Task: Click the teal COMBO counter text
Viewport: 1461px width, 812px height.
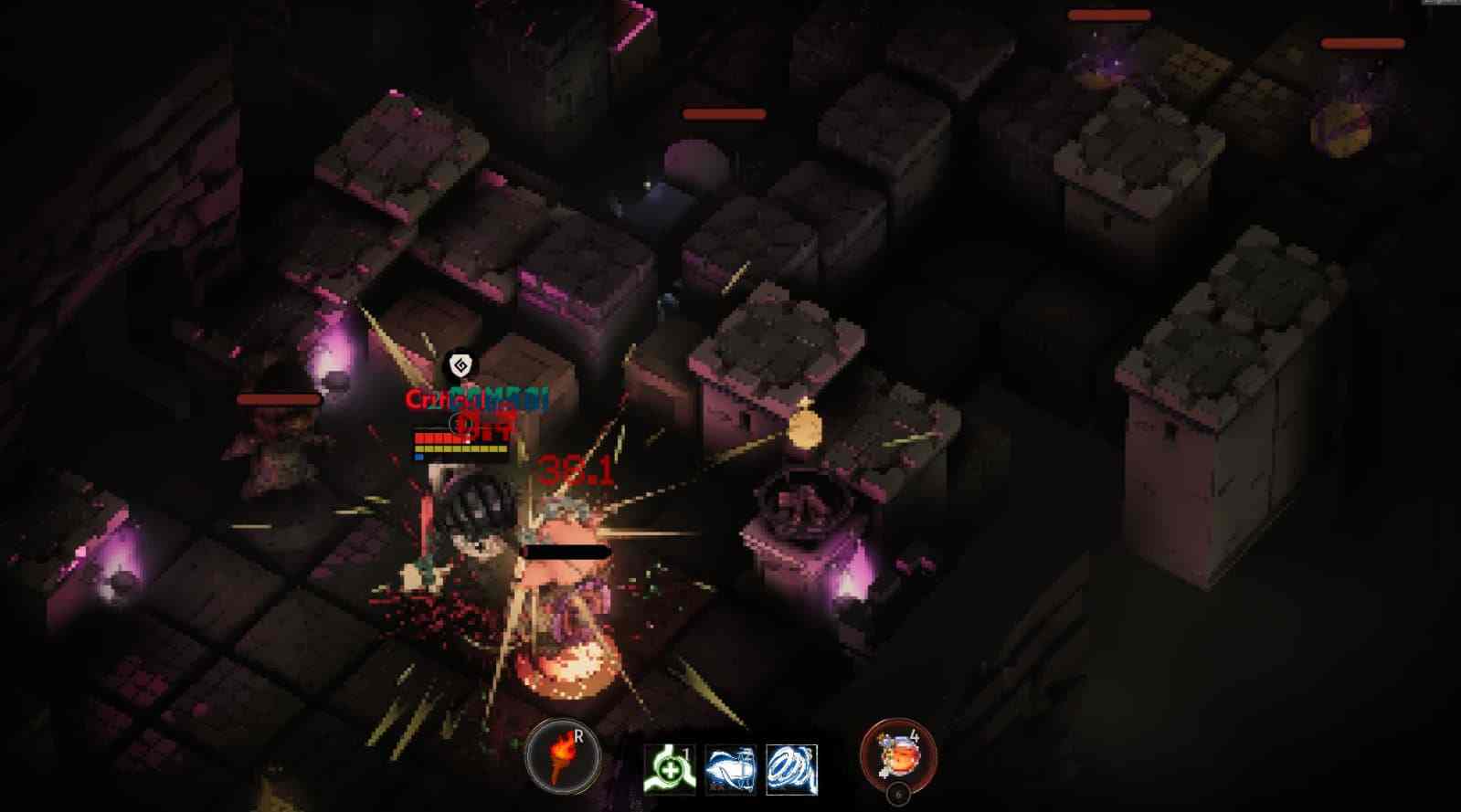Action: [501, 396]
